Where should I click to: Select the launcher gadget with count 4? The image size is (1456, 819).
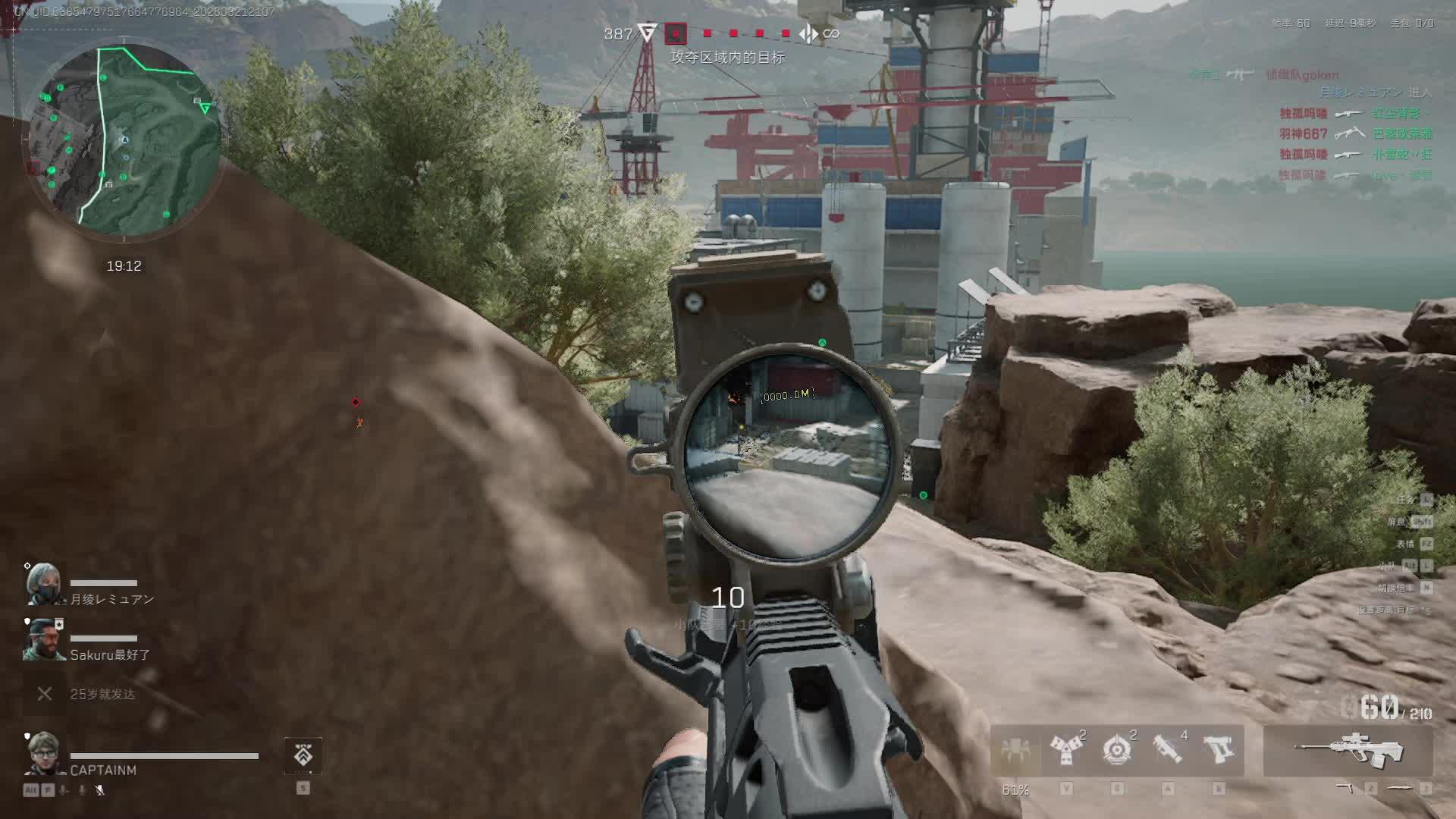(1167, 750)
